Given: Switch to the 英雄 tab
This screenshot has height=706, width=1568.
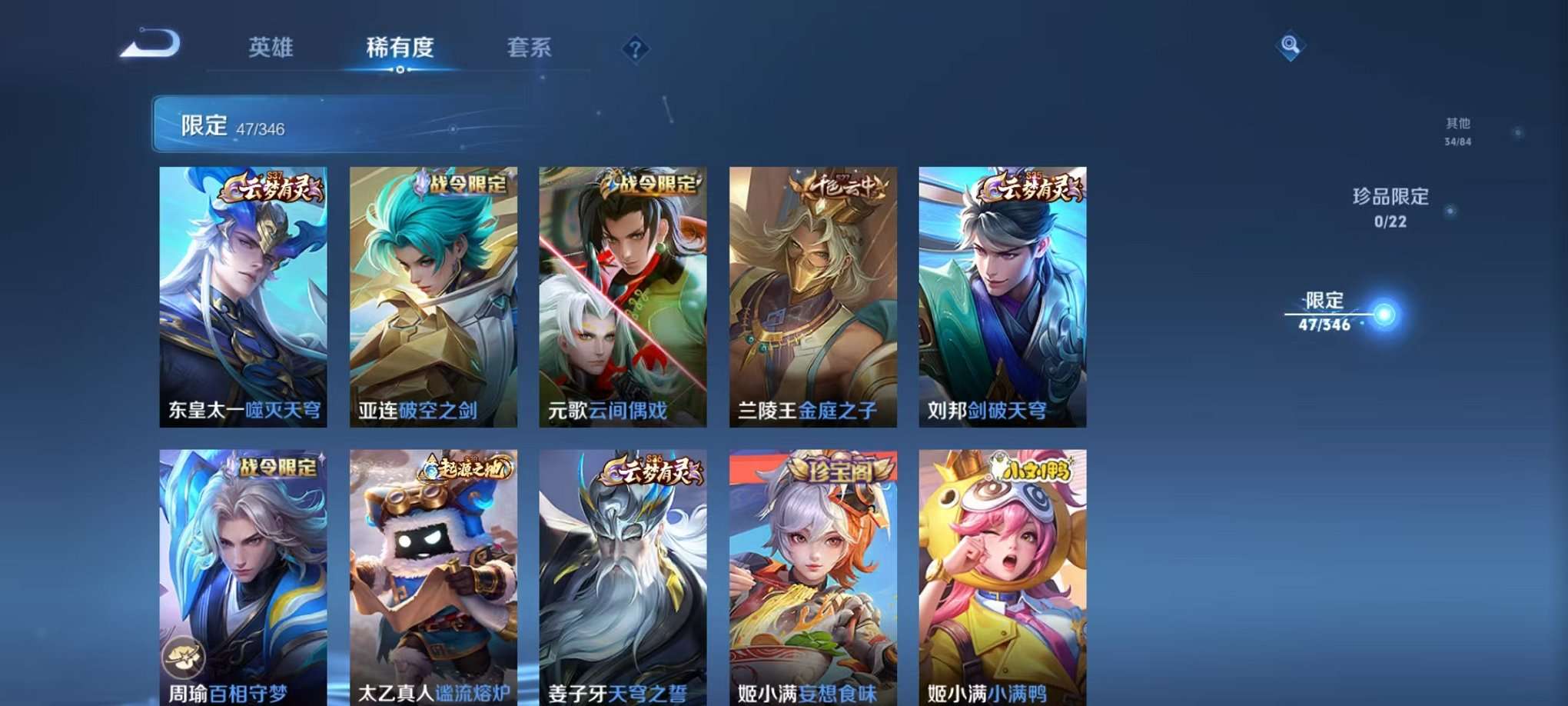Looking at the screenshot, I should point(272,48).
